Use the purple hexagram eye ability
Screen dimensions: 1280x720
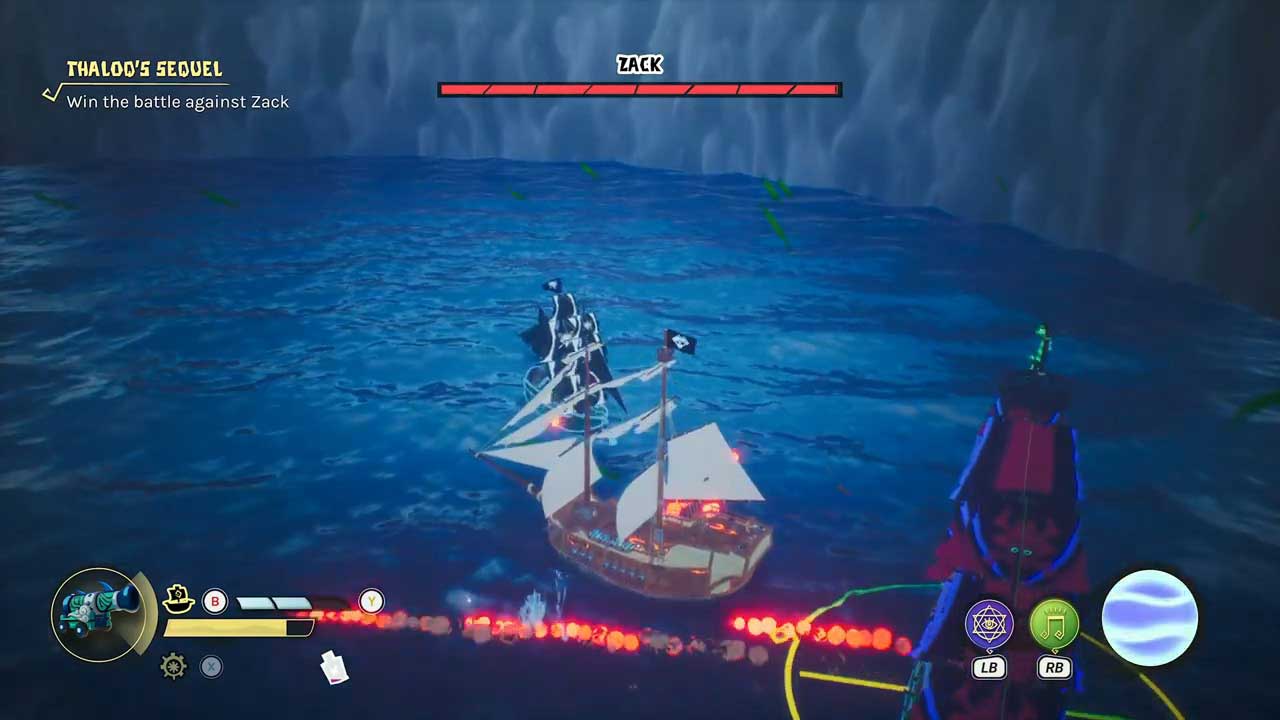(x=989, y=624)
